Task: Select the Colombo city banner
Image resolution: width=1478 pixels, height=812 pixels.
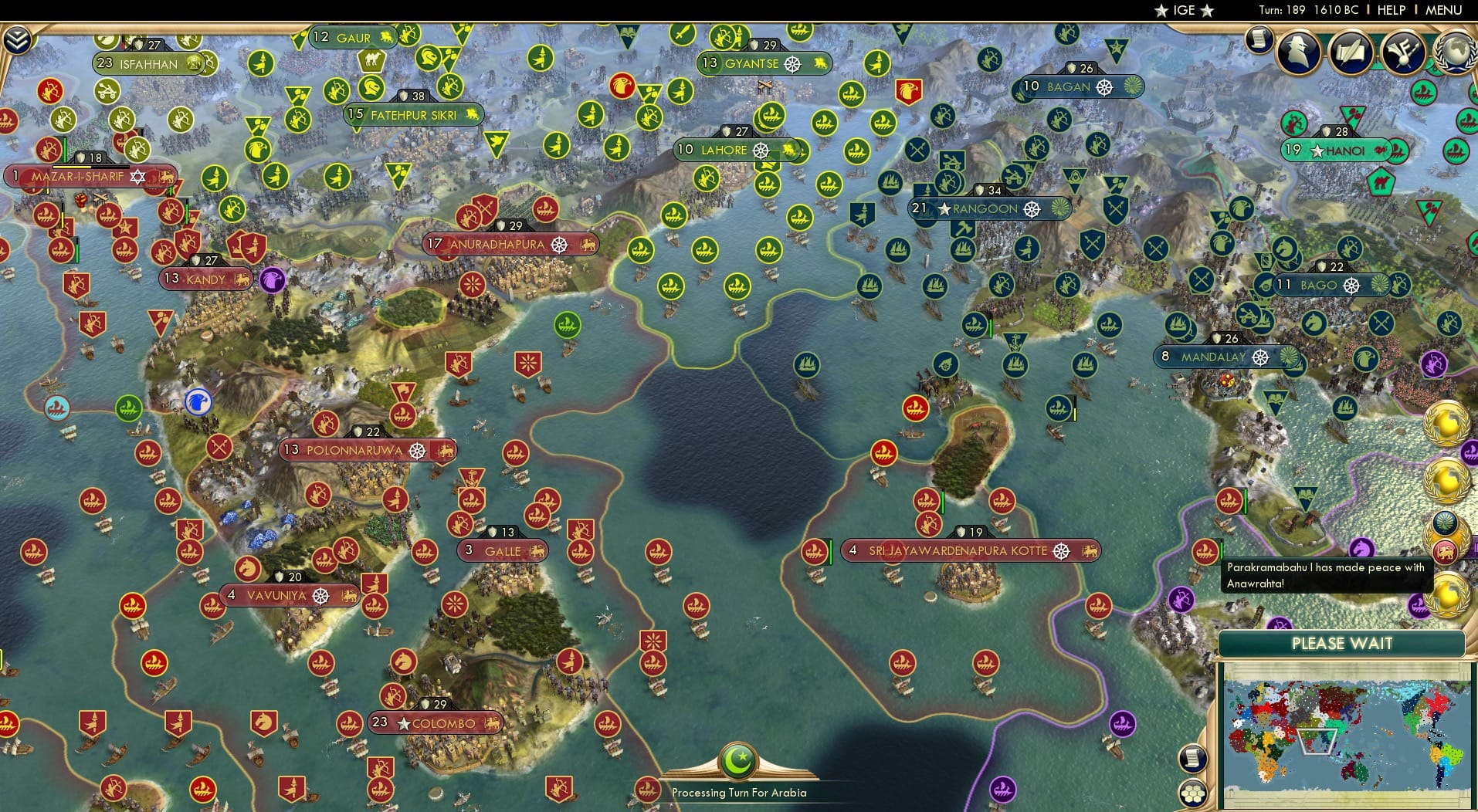Action: [434, 723]
